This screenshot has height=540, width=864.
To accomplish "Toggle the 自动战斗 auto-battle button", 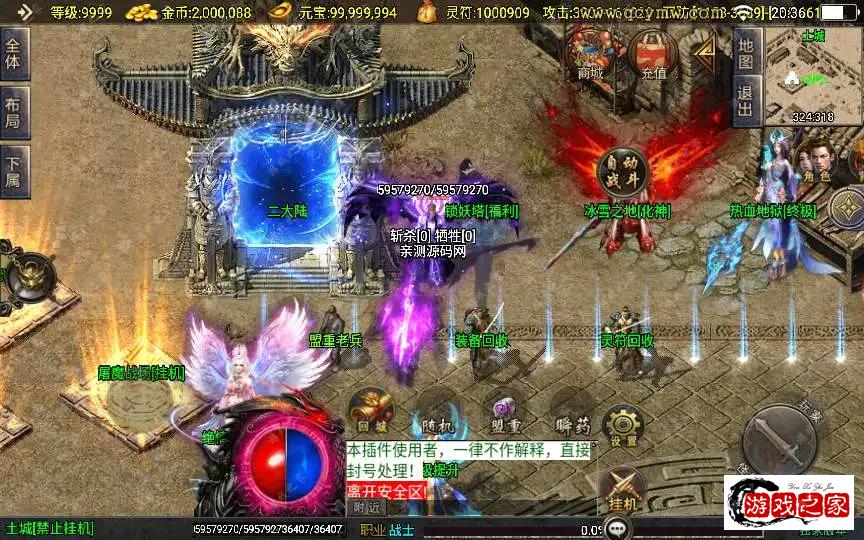I will (x=622, y=171).
